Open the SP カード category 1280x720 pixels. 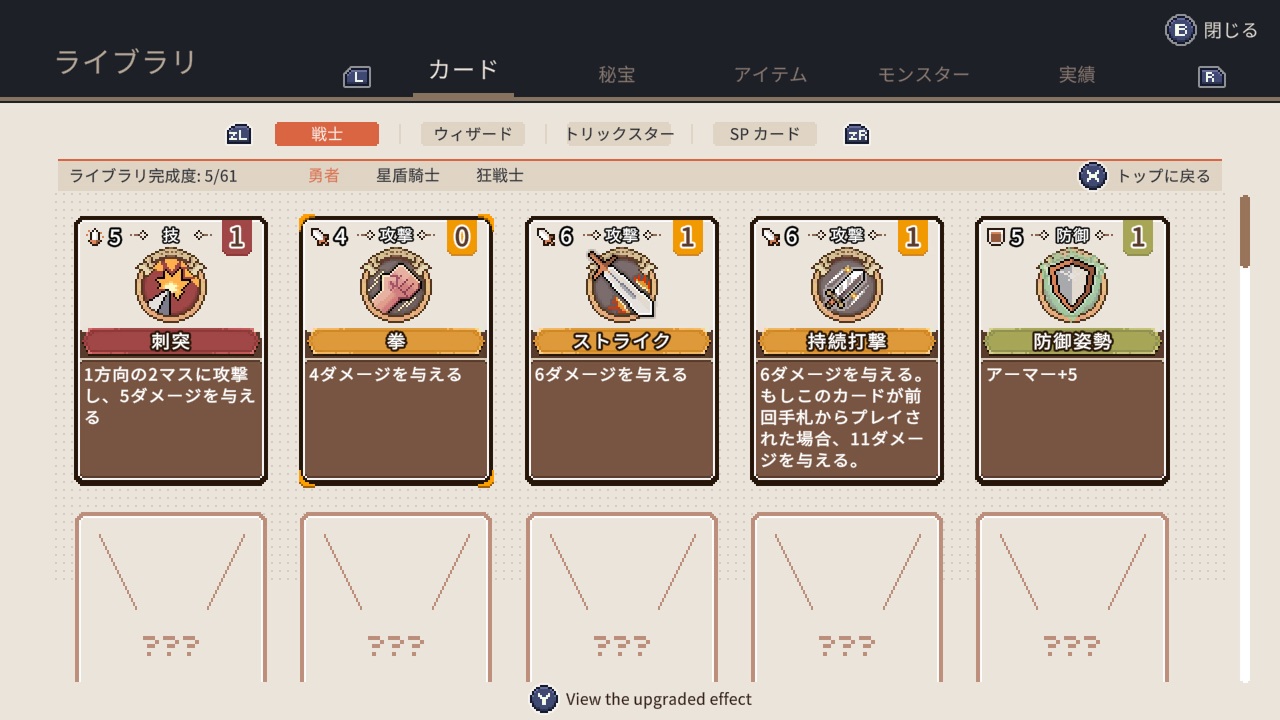(764, 133)
